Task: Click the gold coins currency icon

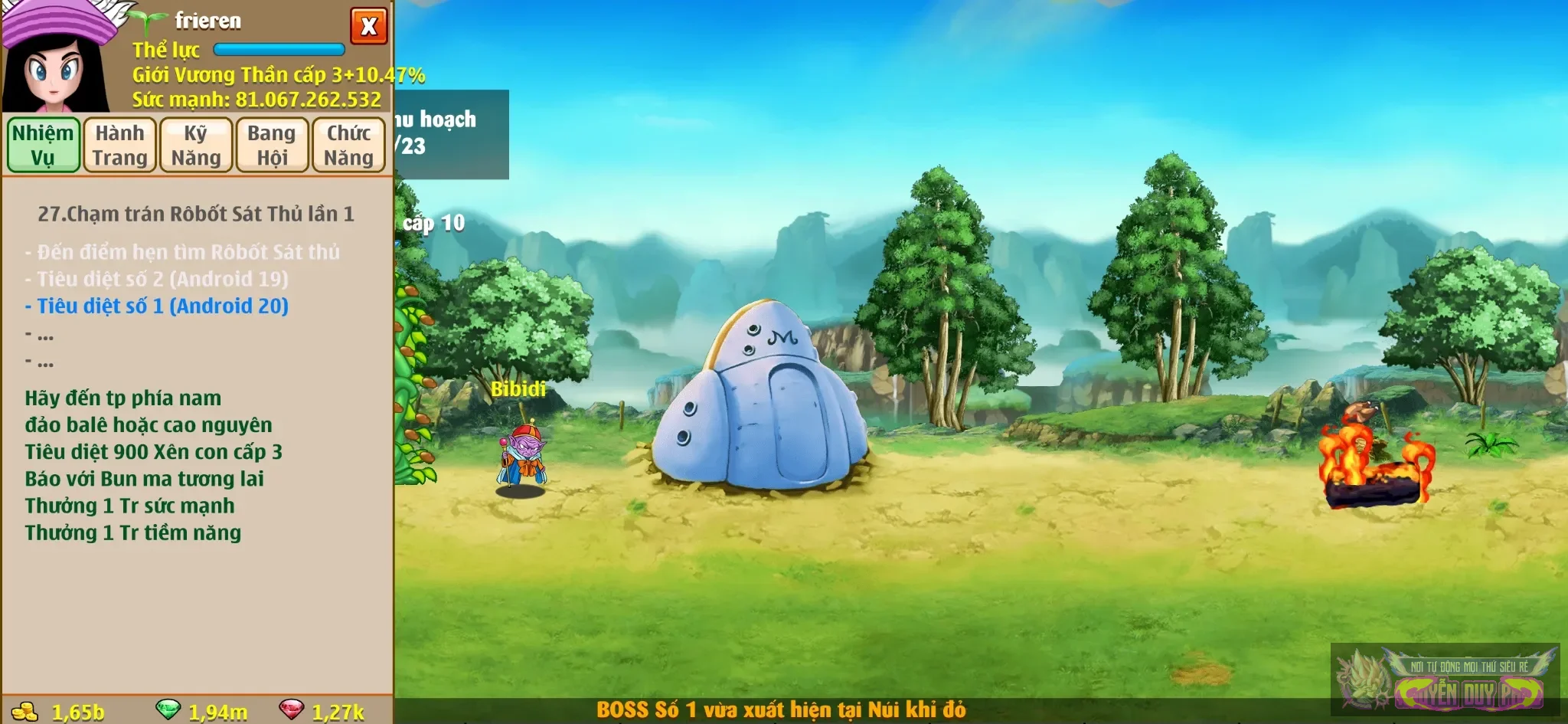Action: [25, 711]
